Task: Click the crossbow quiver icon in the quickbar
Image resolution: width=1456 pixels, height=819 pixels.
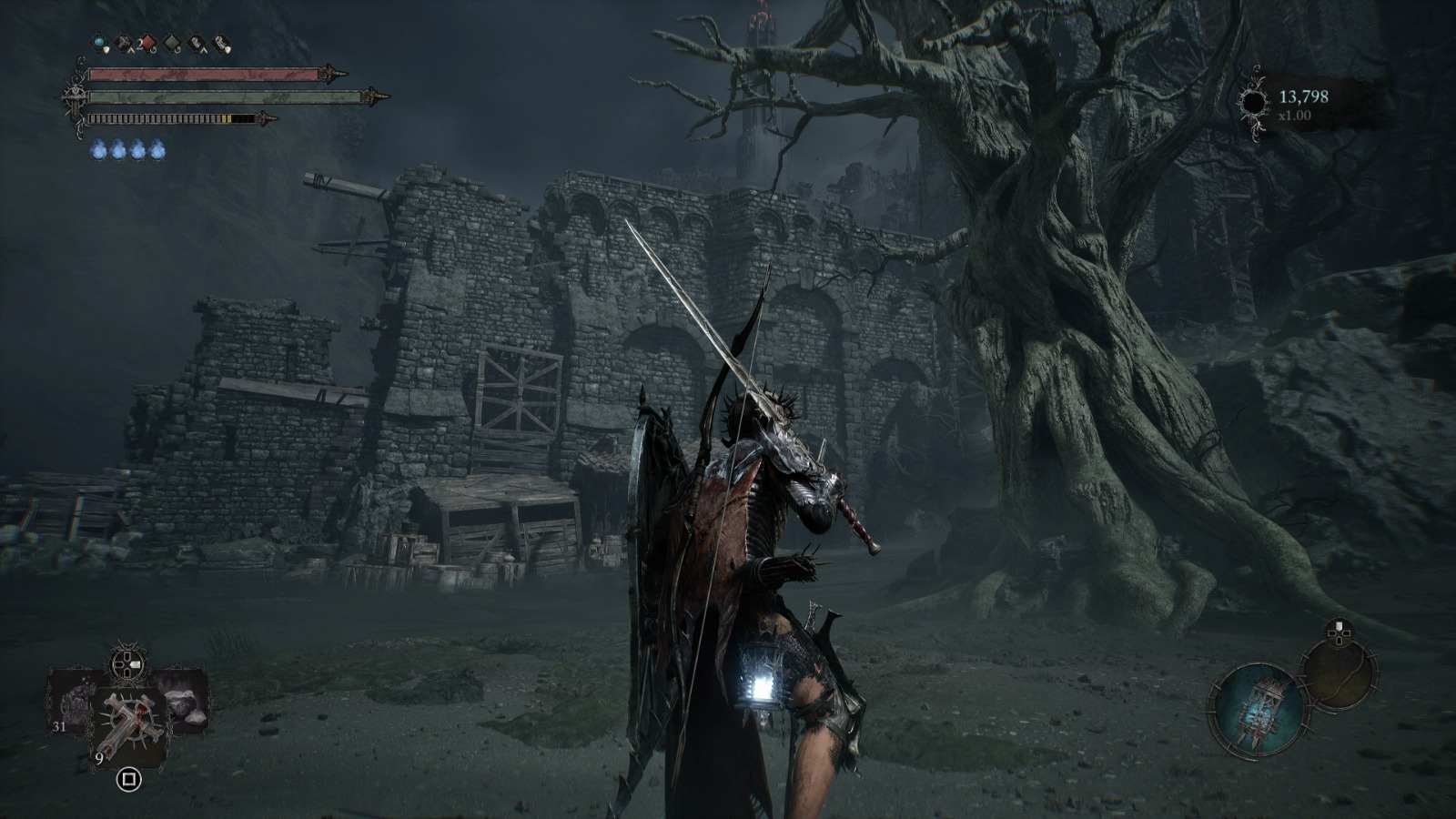Action: (x=123, y=41)
